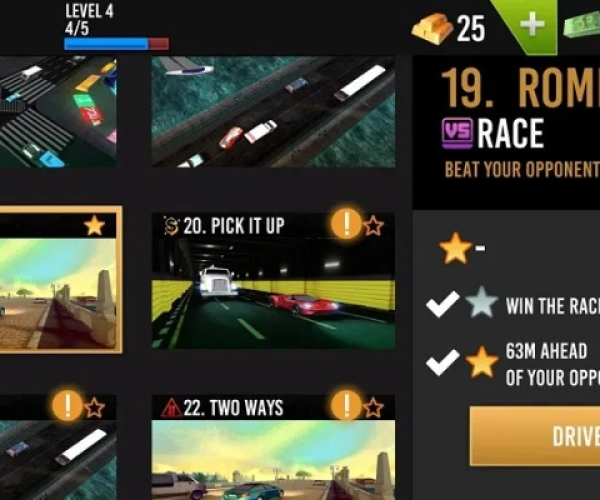The height and width of the screenshot is (500, 600).
Task: Choose the 22. Two Ways level
Action: point(272,448)
